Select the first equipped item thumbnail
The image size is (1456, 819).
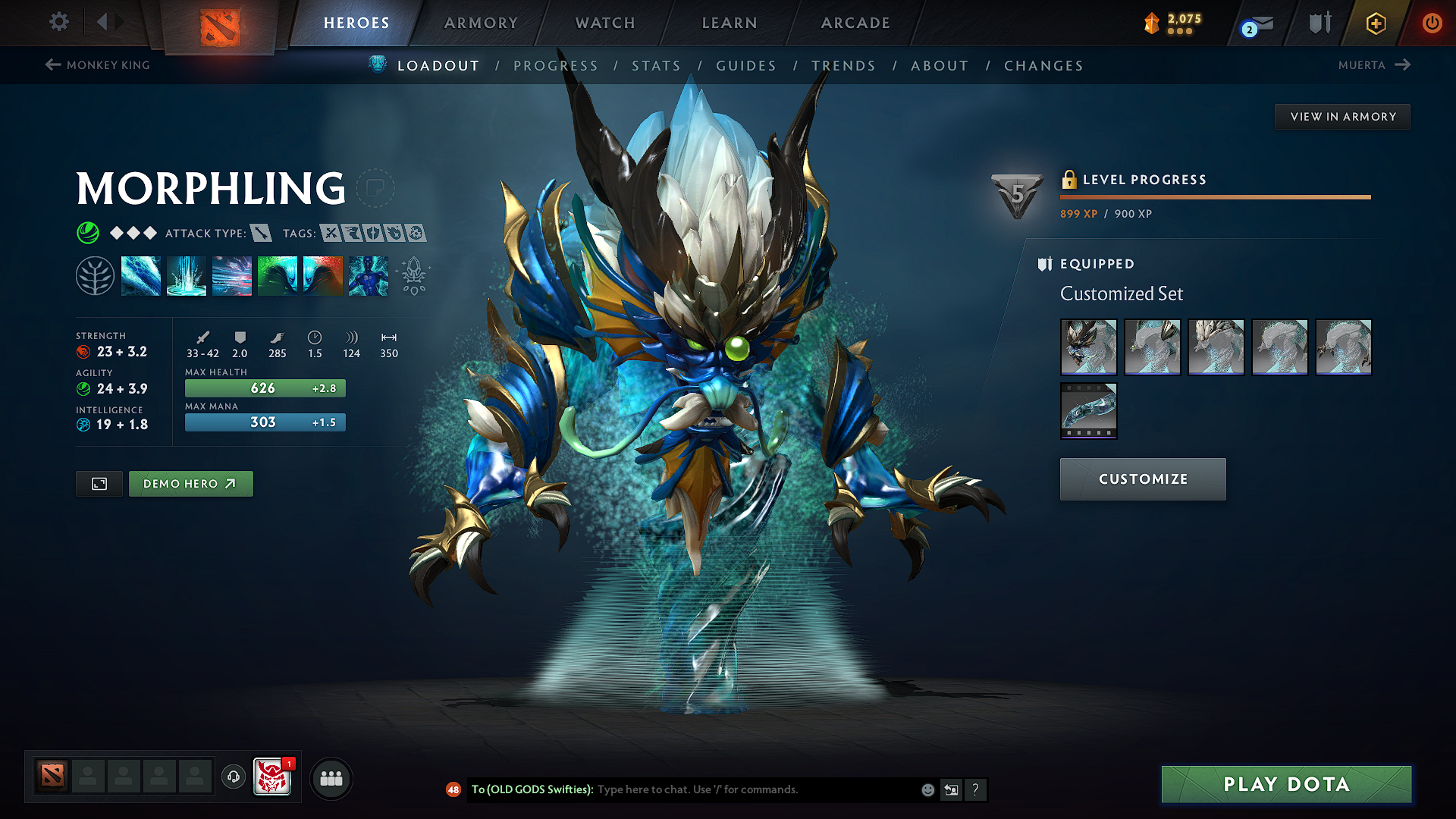[x=1088, y=347]
